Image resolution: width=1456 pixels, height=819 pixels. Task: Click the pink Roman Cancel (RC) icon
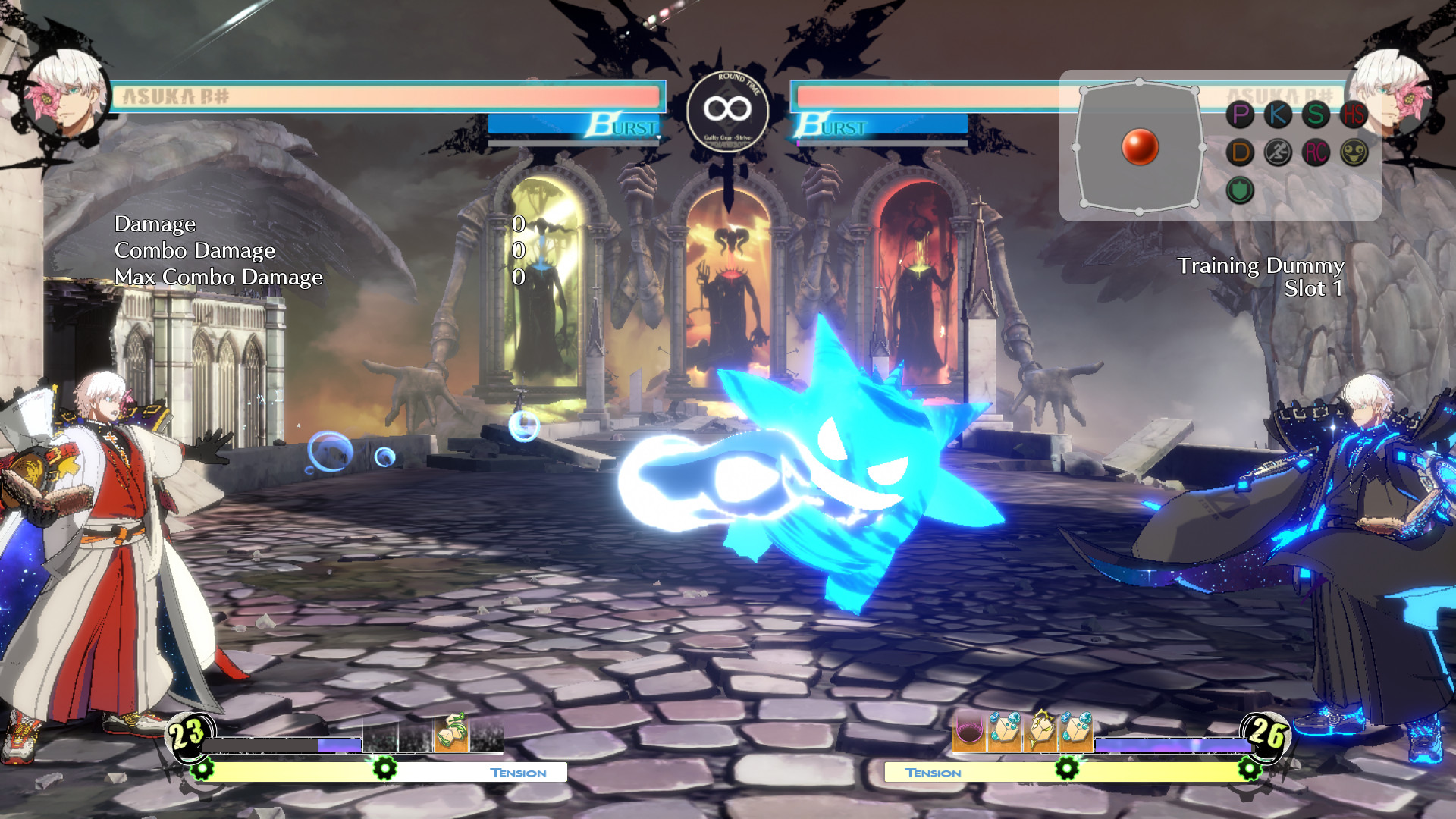pos(1316,153)
